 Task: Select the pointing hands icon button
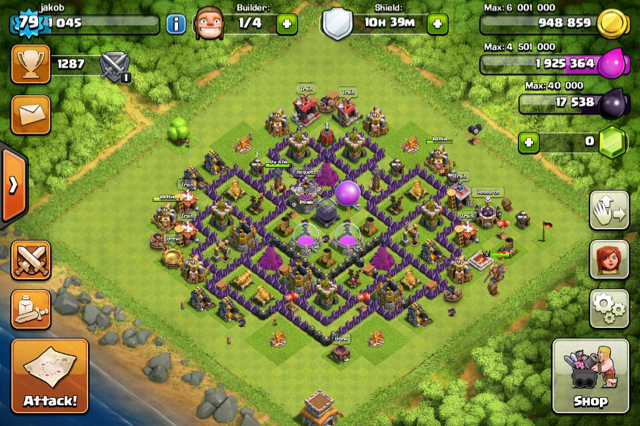[x=608, y=211]
